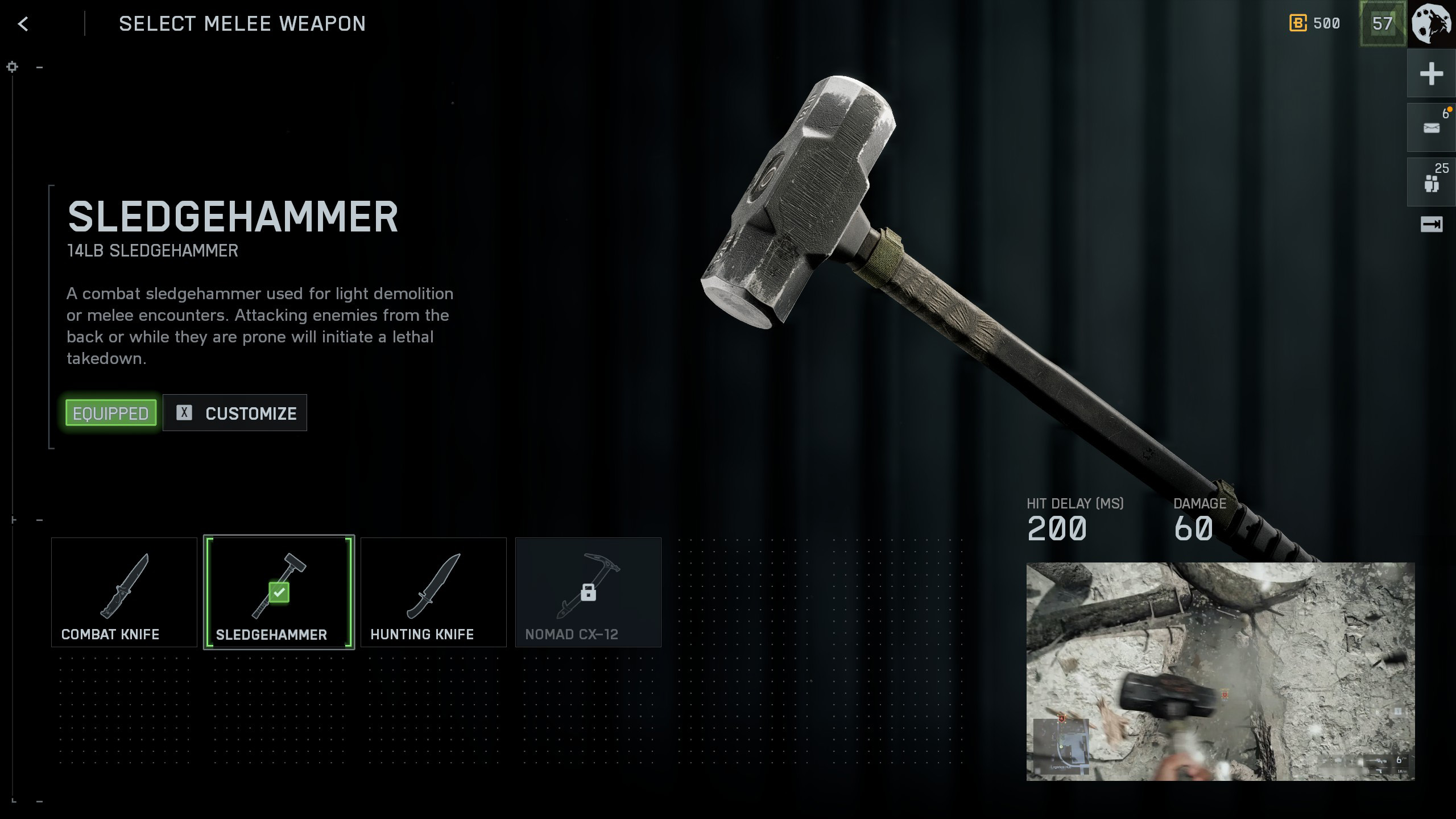Image resolution: width=1456 pixels, height=819 pixels.
Task: Open the mail inbox icon
Action: pos(1431,127)
